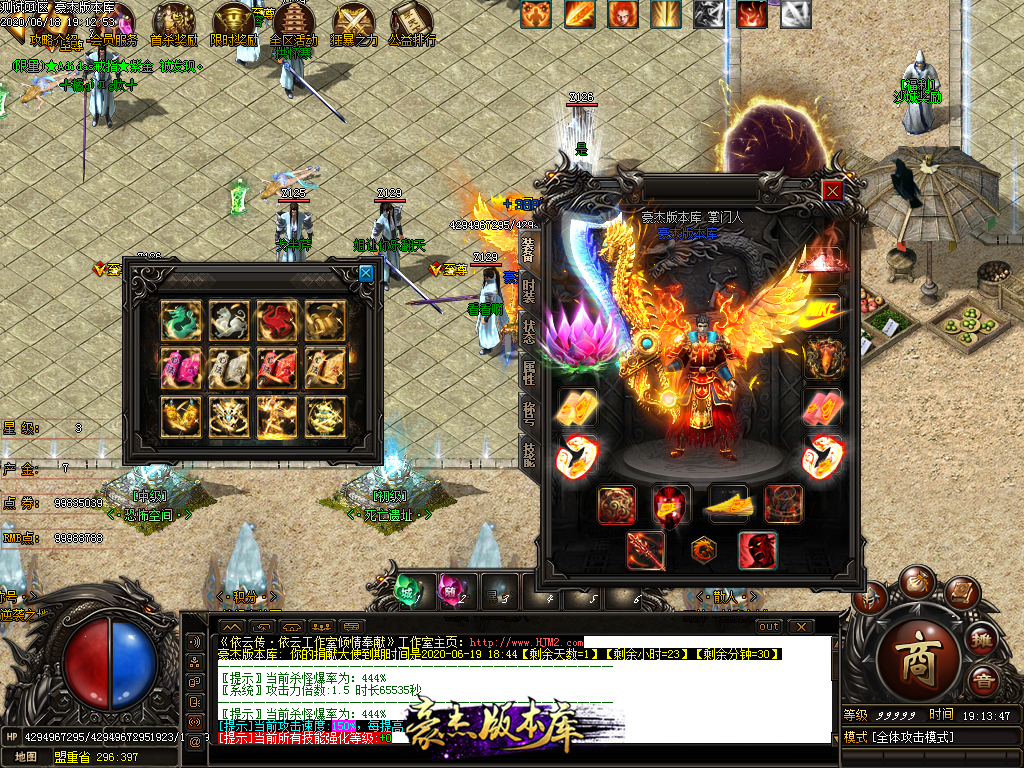The width and height of the screenshot is (1024, 768).
Task: Open the map with the 地图 button
Action: pyautogui.click(x=25, y=758)
